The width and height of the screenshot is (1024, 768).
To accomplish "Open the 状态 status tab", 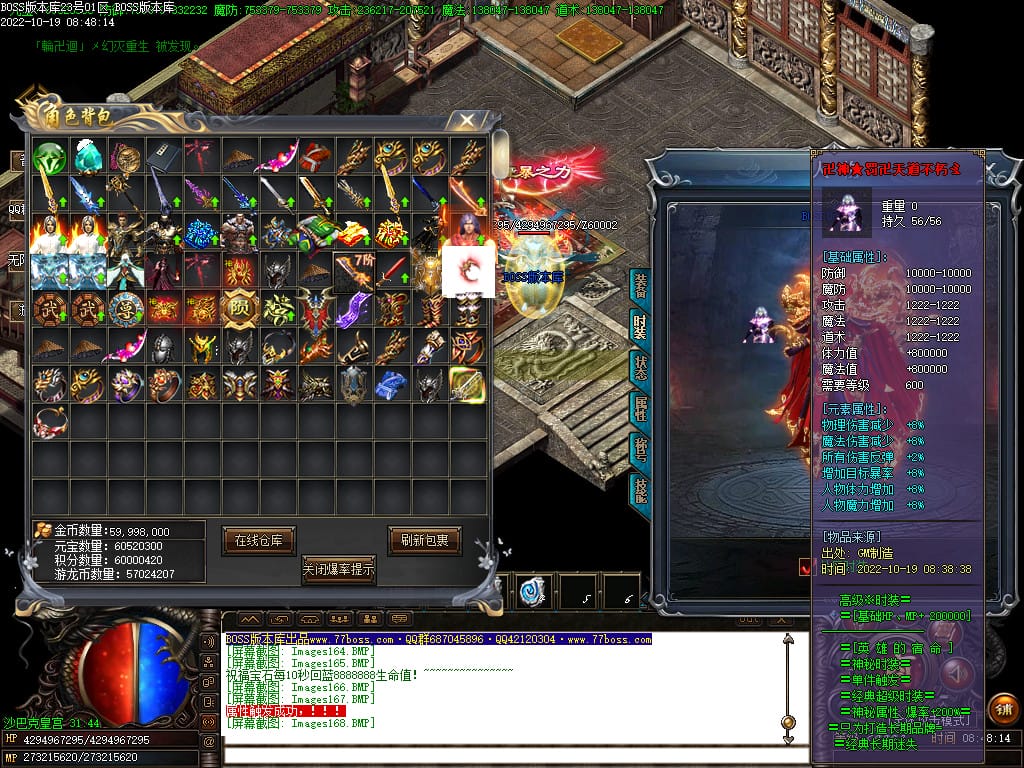I will tap(640, 367).
